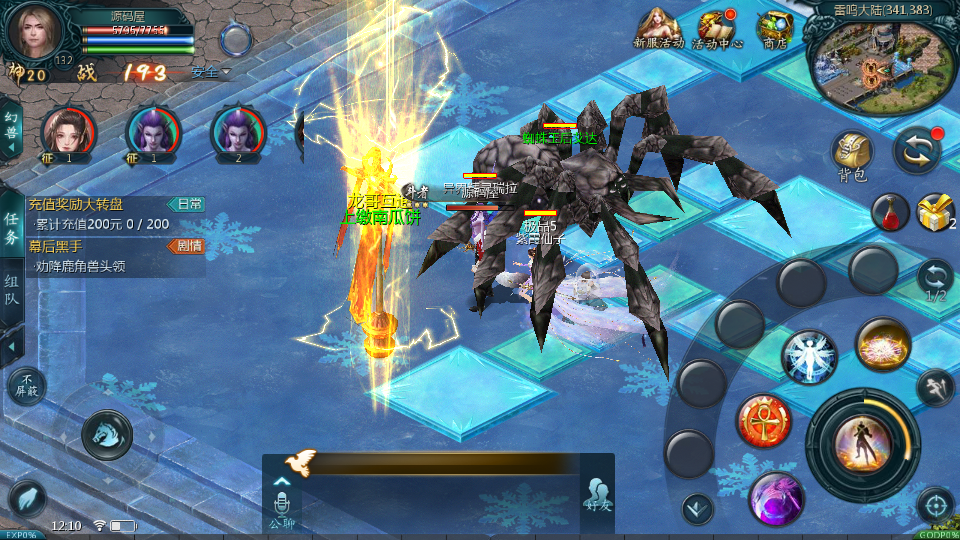Open the player portrait at top left

(x=34, y=32)
